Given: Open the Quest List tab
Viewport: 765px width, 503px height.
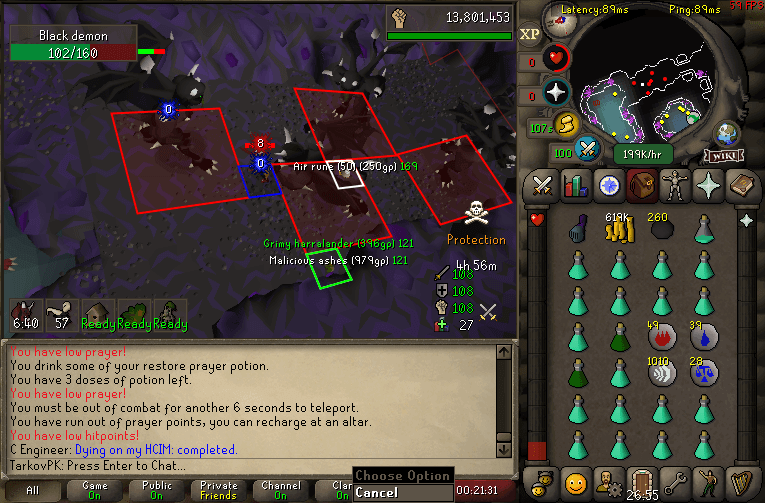Looking at the screenshot, I should coord(608,185).
